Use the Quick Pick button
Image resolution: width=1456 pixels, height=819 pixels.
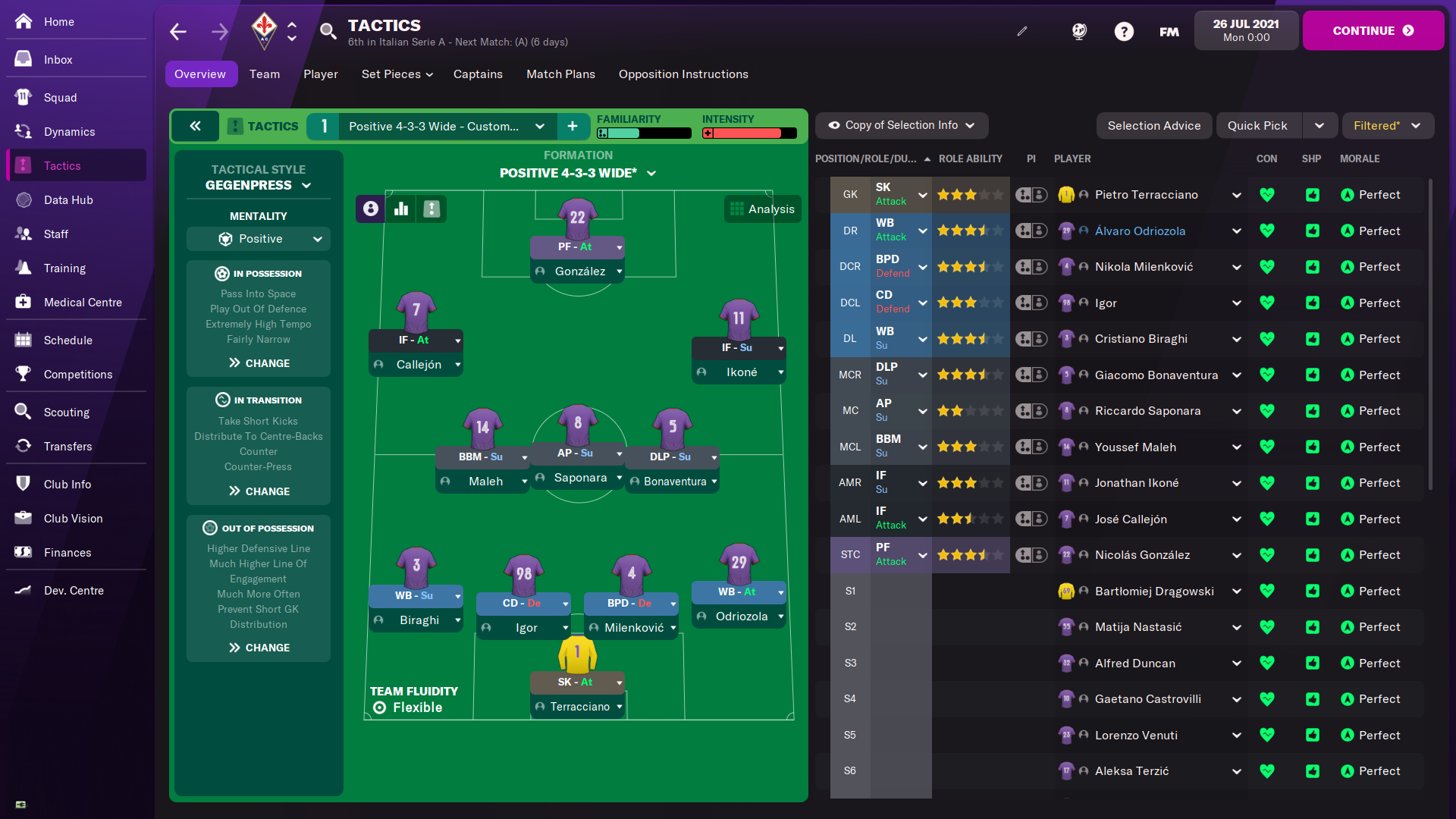[1257, 126]
